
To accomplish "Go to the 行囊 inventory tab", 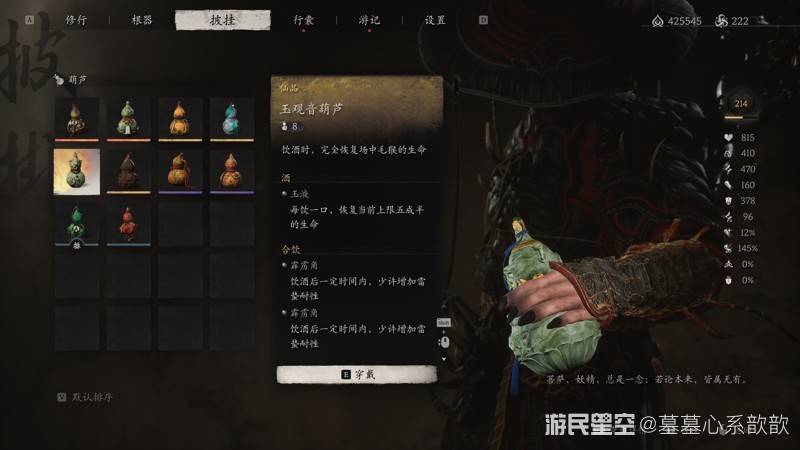I will 304,20.
